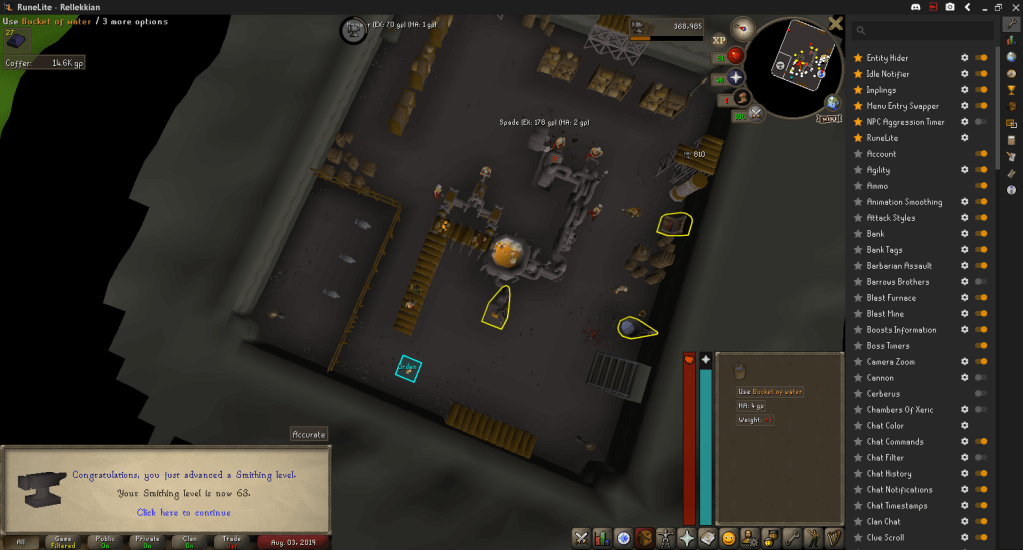Click here to continue the Smithing dialogue
Viewport: 1023px width, 550px height.
pyautogui.click(x=183, y=512)
